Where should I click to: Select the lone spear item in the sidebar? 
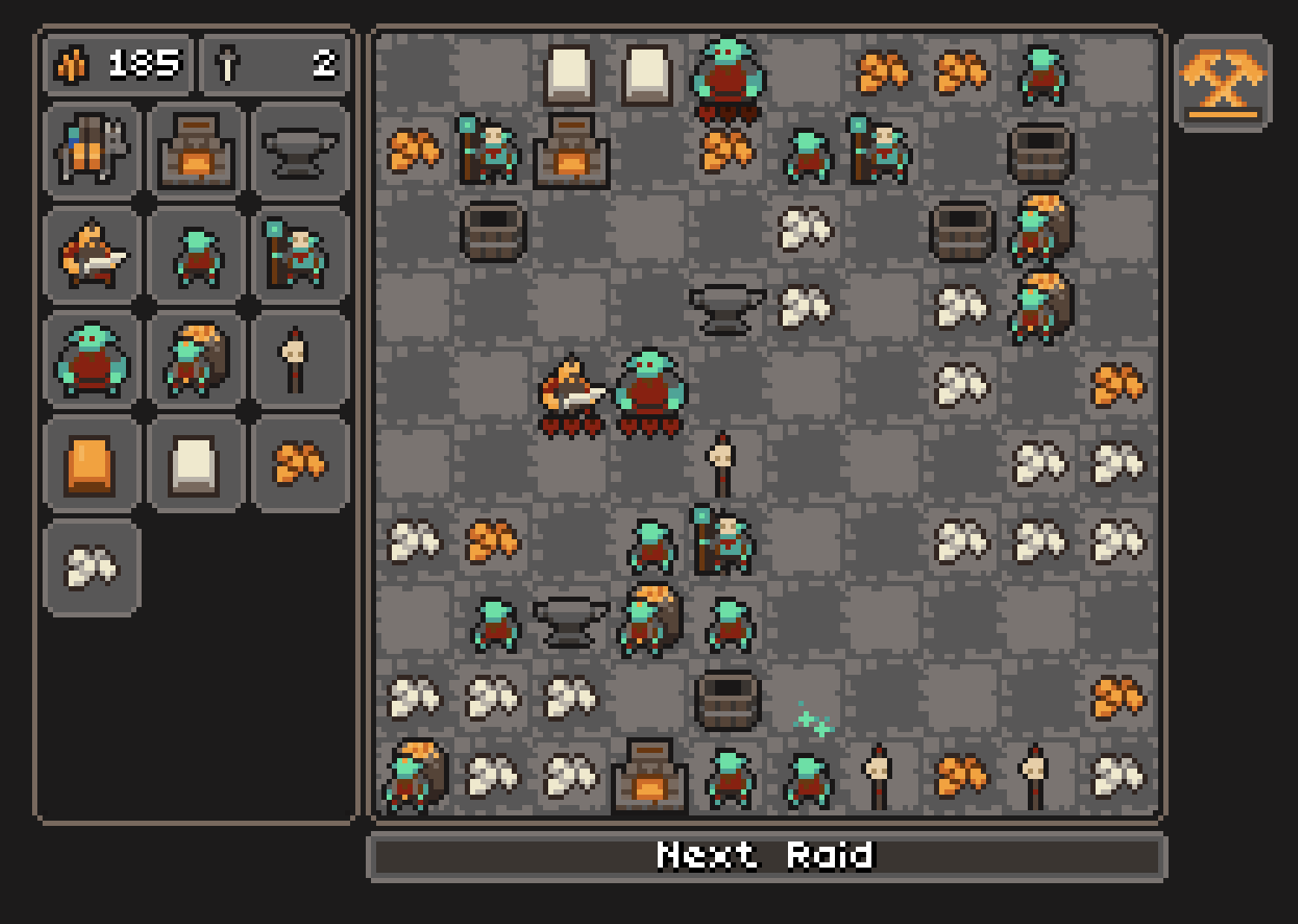coord(300,359)
